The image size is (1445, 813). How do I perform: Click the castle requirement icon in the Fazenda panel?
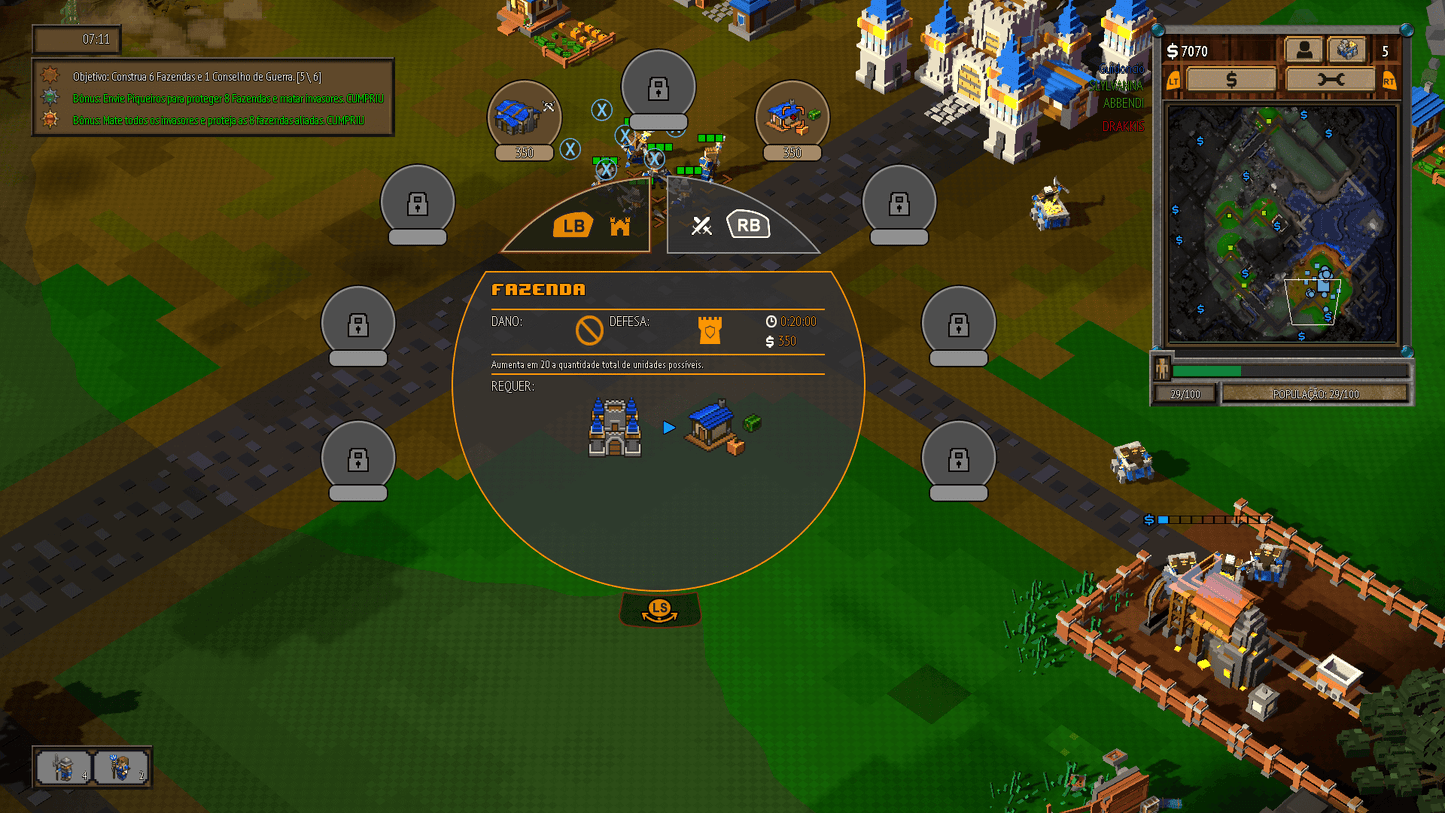(x=615, y=425)
